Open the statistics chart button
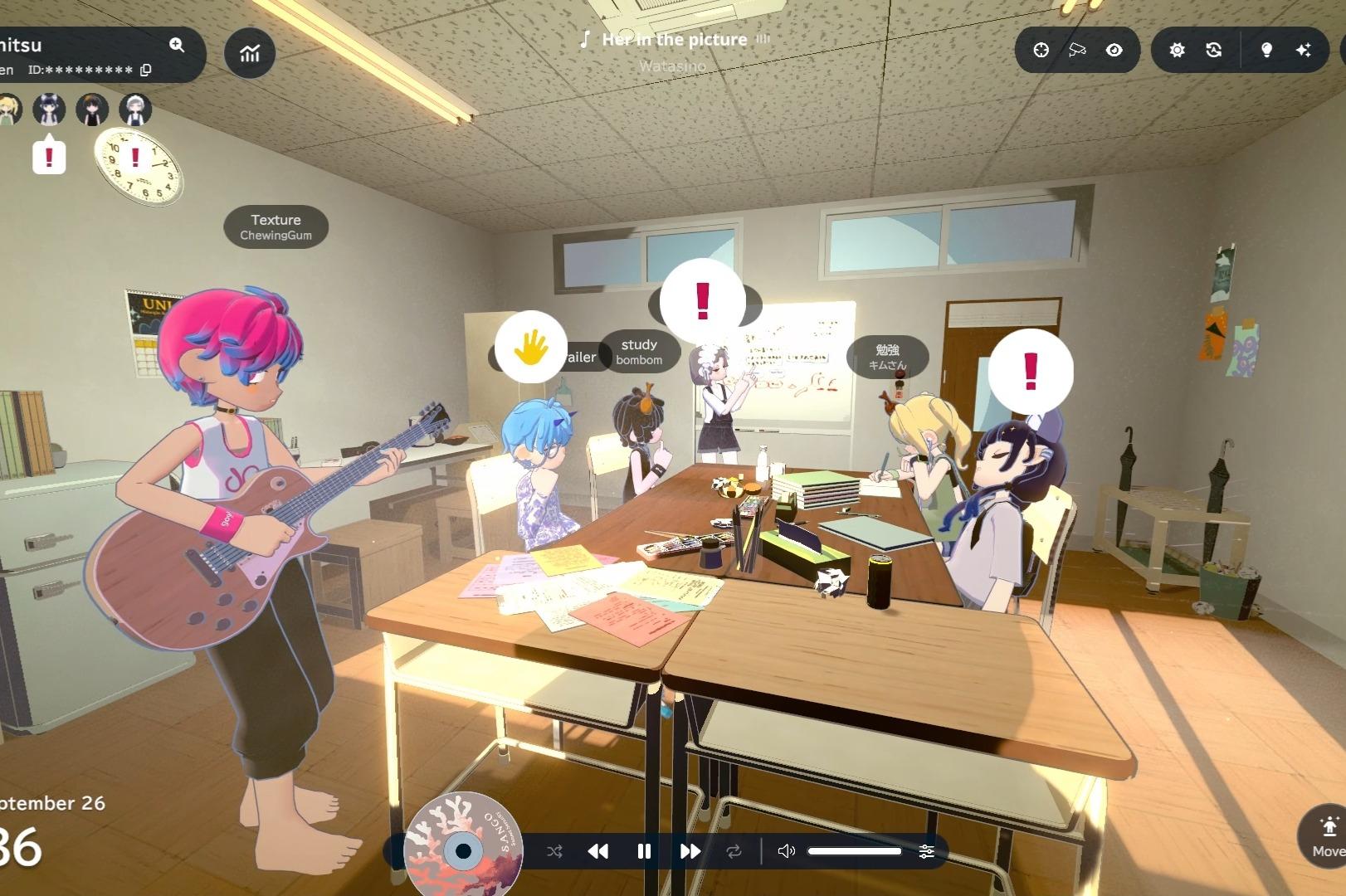Screen dimensions: 1346x896 click(x=250, y=53)
